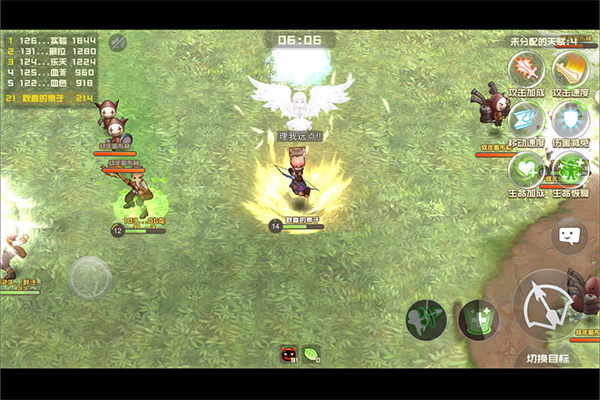This screenshot has width=600, height=400.
Task: Pick the 生命恢复 health recovery talent
Action: pyautogui.click(x=569, y=167)
